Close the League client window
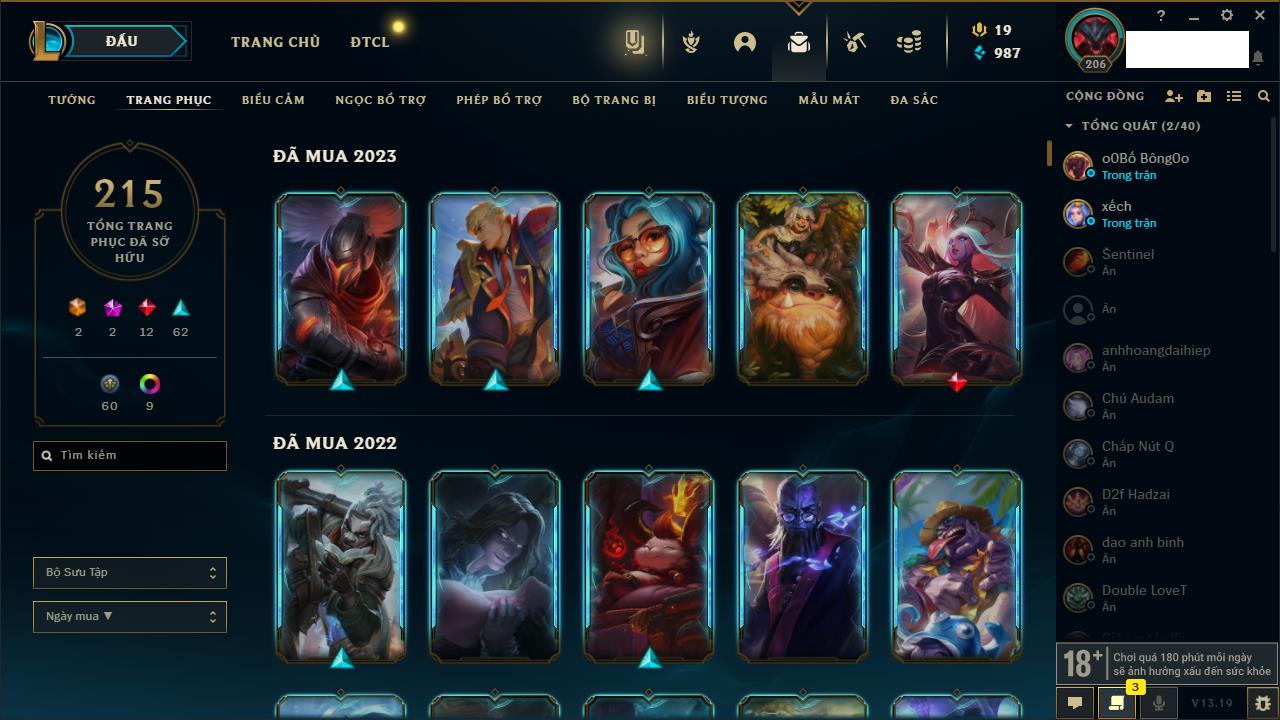Viewport: 1280px width, 720px height. click(1259, 16)
